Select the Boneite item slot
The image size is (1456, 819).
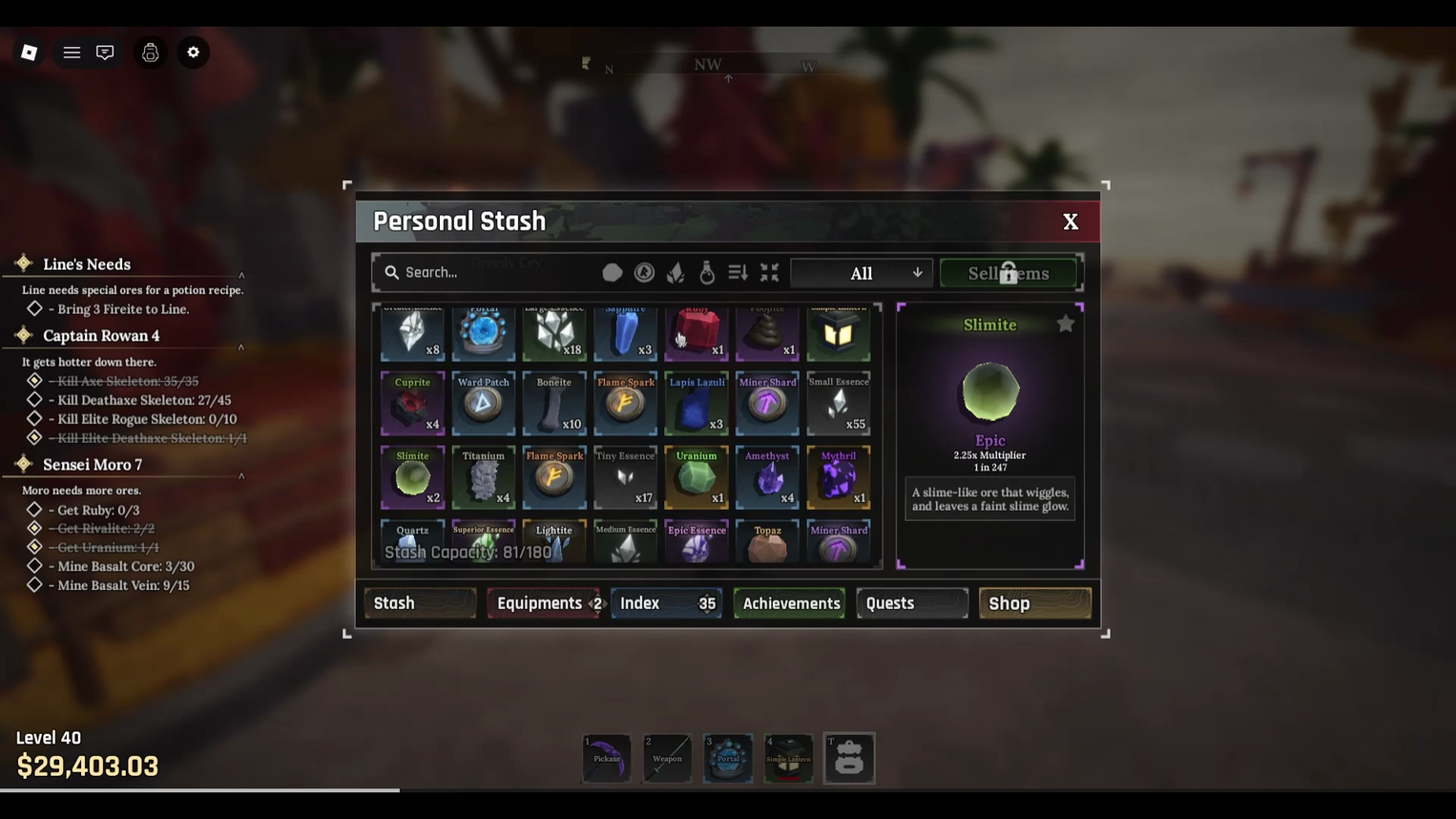pyautogui.click(x=554, y=404)
